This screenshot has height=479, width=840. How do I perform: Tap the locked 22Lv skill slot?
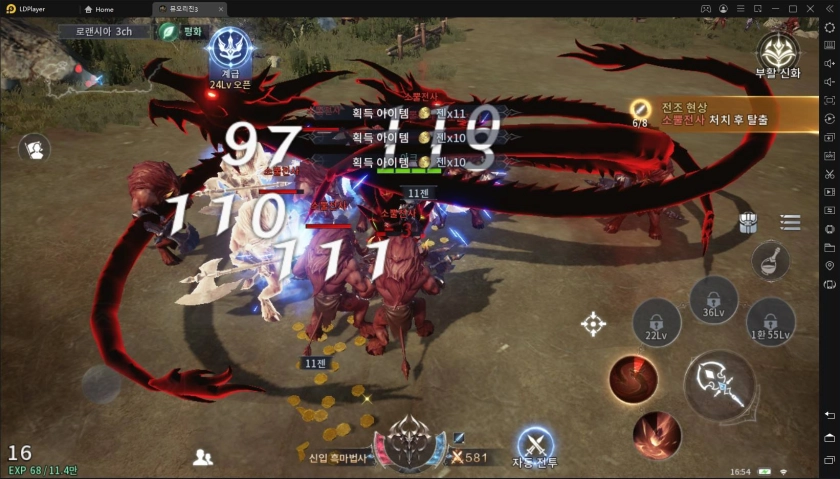click(x=656, y=323)
